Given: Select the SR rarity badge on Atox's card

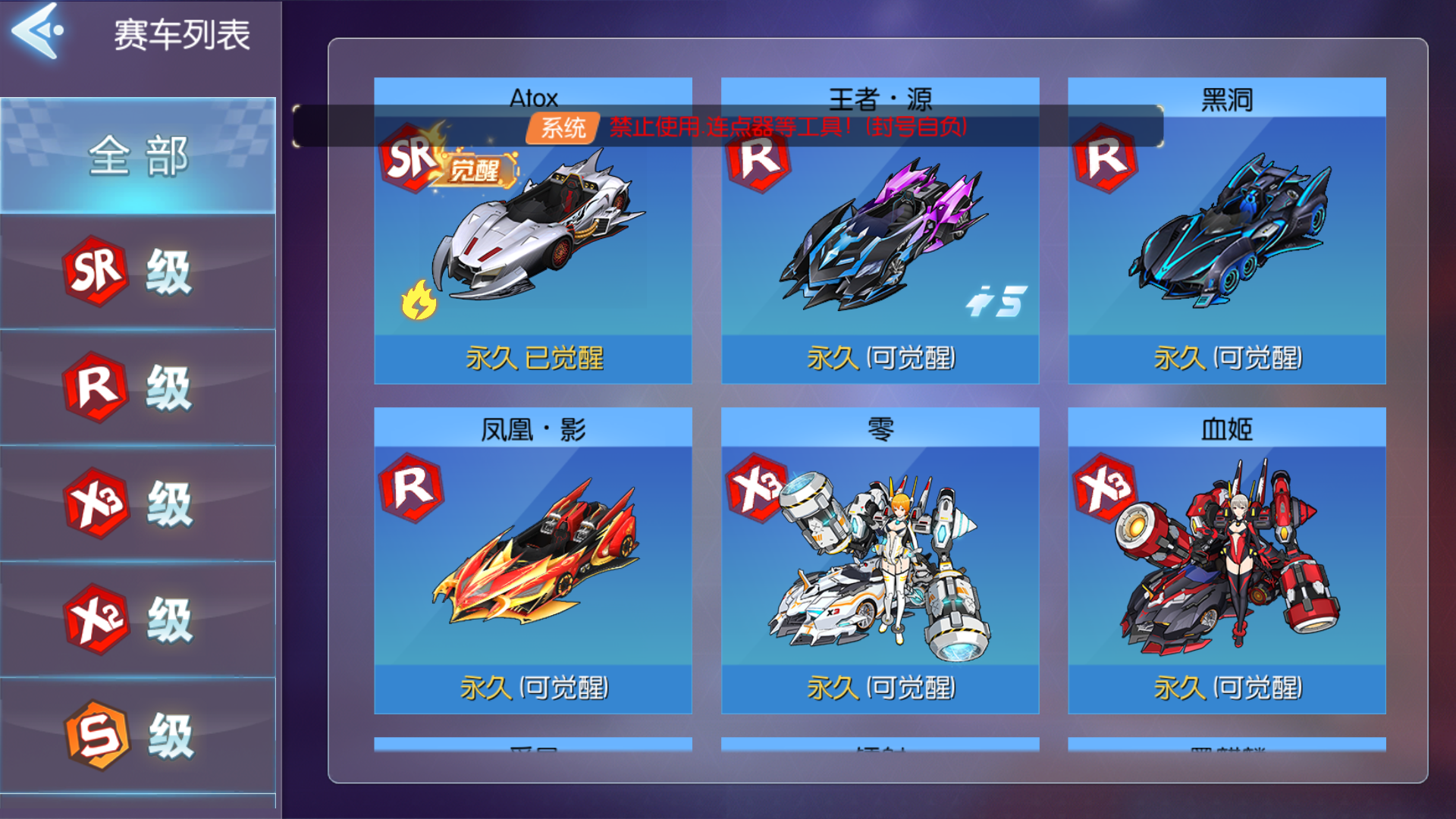Looking at the screenshot, I should point(407,161).
